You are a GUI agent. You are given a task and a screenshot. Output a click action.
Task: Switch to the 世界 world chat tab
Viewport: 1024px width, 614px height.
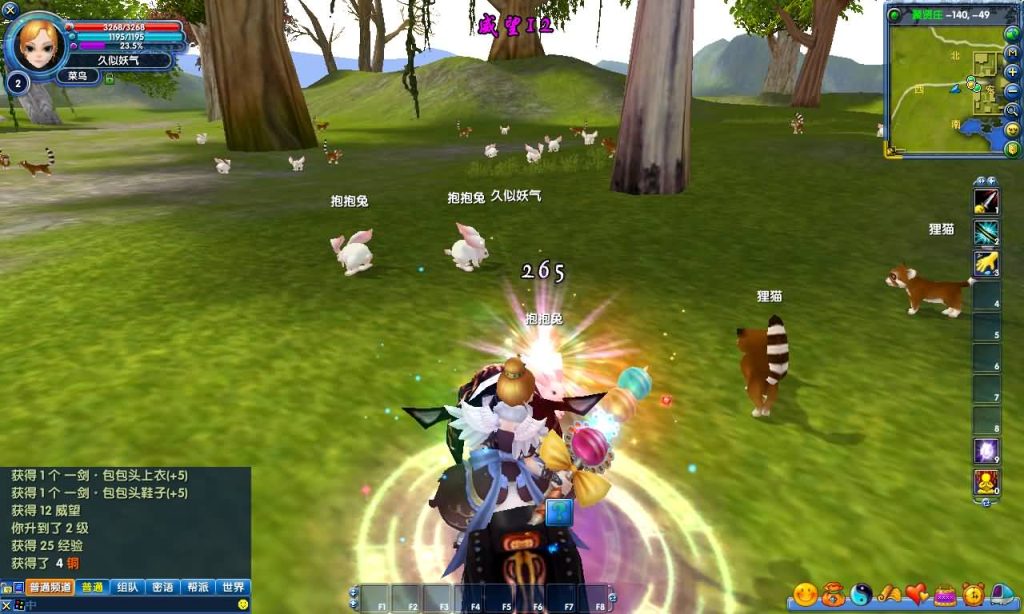[233, 587]
